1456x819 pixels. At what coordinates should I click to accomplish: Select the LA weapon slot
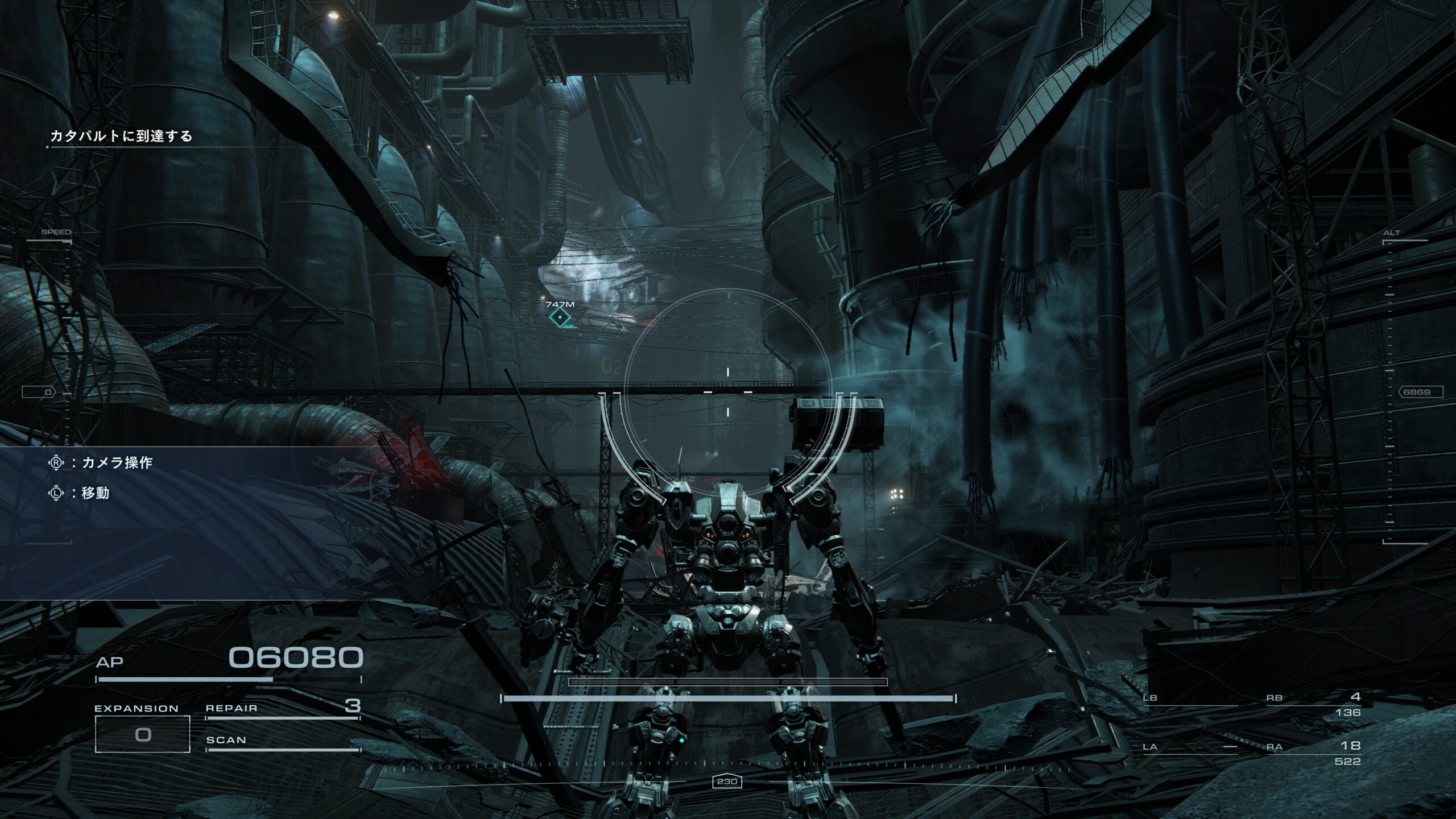point(1190,747)
